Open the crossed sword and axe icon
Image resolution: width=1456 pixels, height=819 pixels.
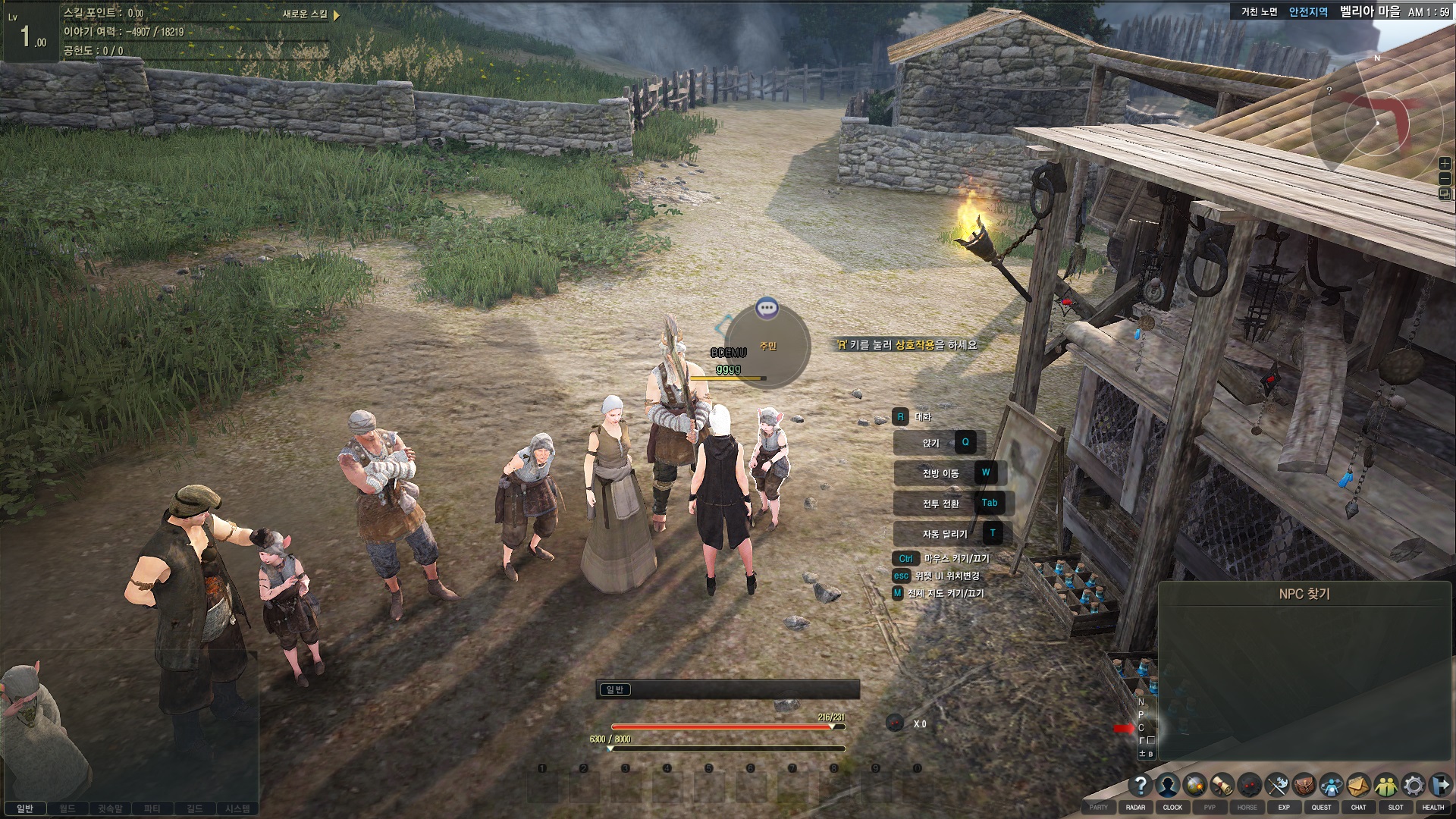[x=1277, y=785]
